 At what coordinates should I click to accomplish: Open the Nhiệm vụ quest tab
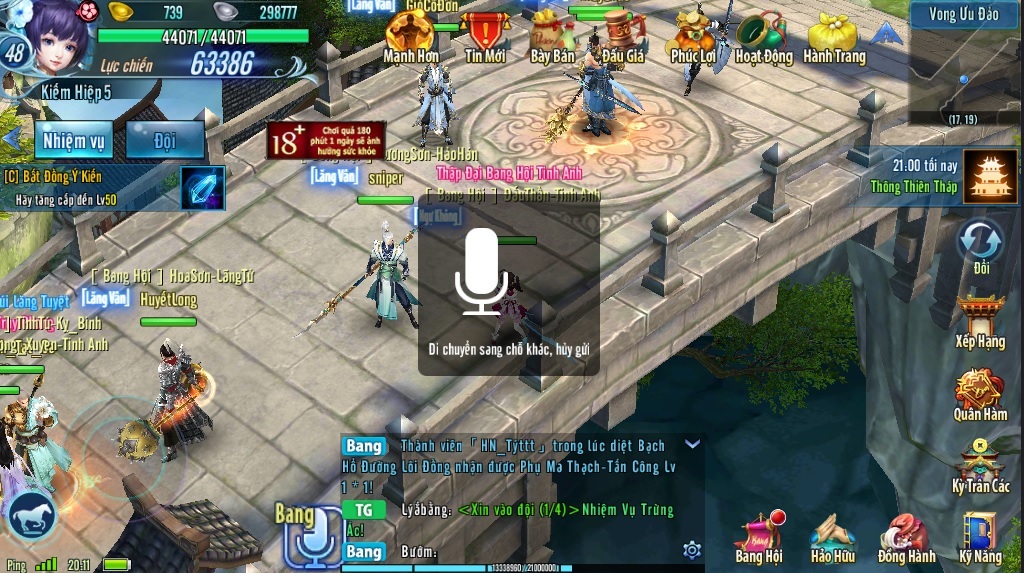(x=73, y=141)
